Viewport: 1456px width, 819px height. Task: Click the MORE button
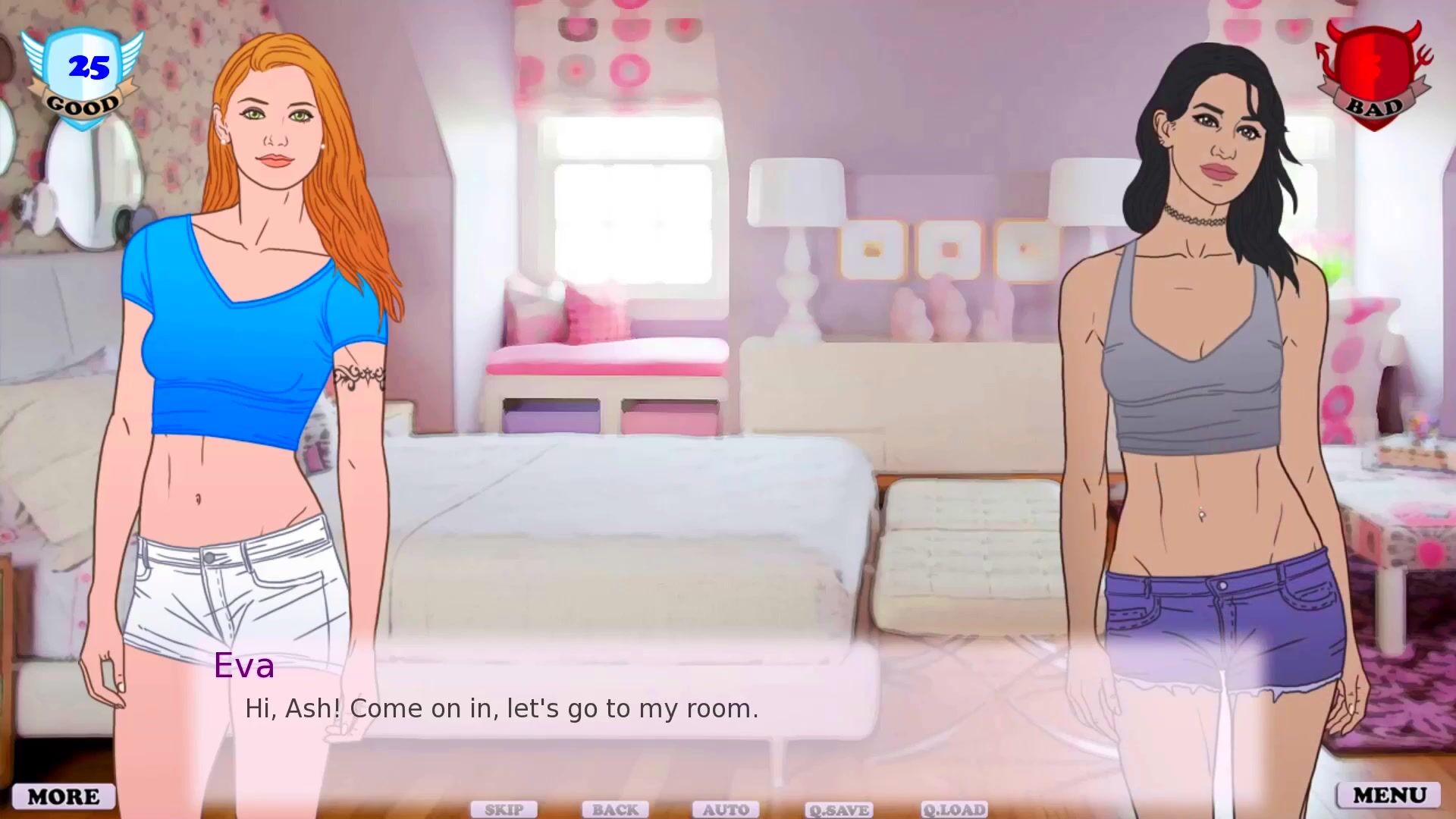point(64,796)
